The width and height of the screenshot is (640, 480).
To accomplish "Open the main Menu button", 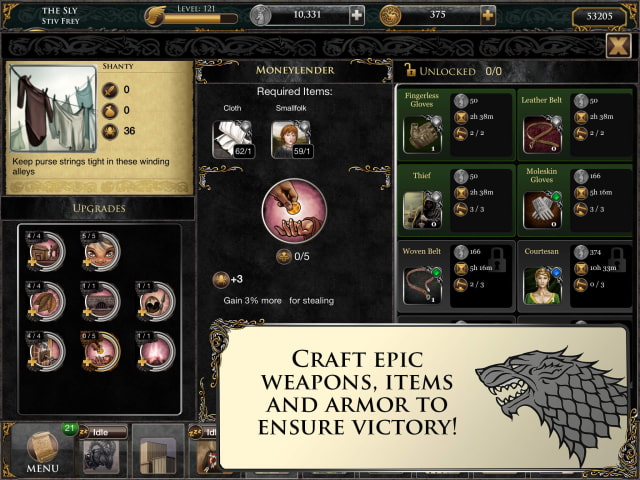I will tap(42, 450).
